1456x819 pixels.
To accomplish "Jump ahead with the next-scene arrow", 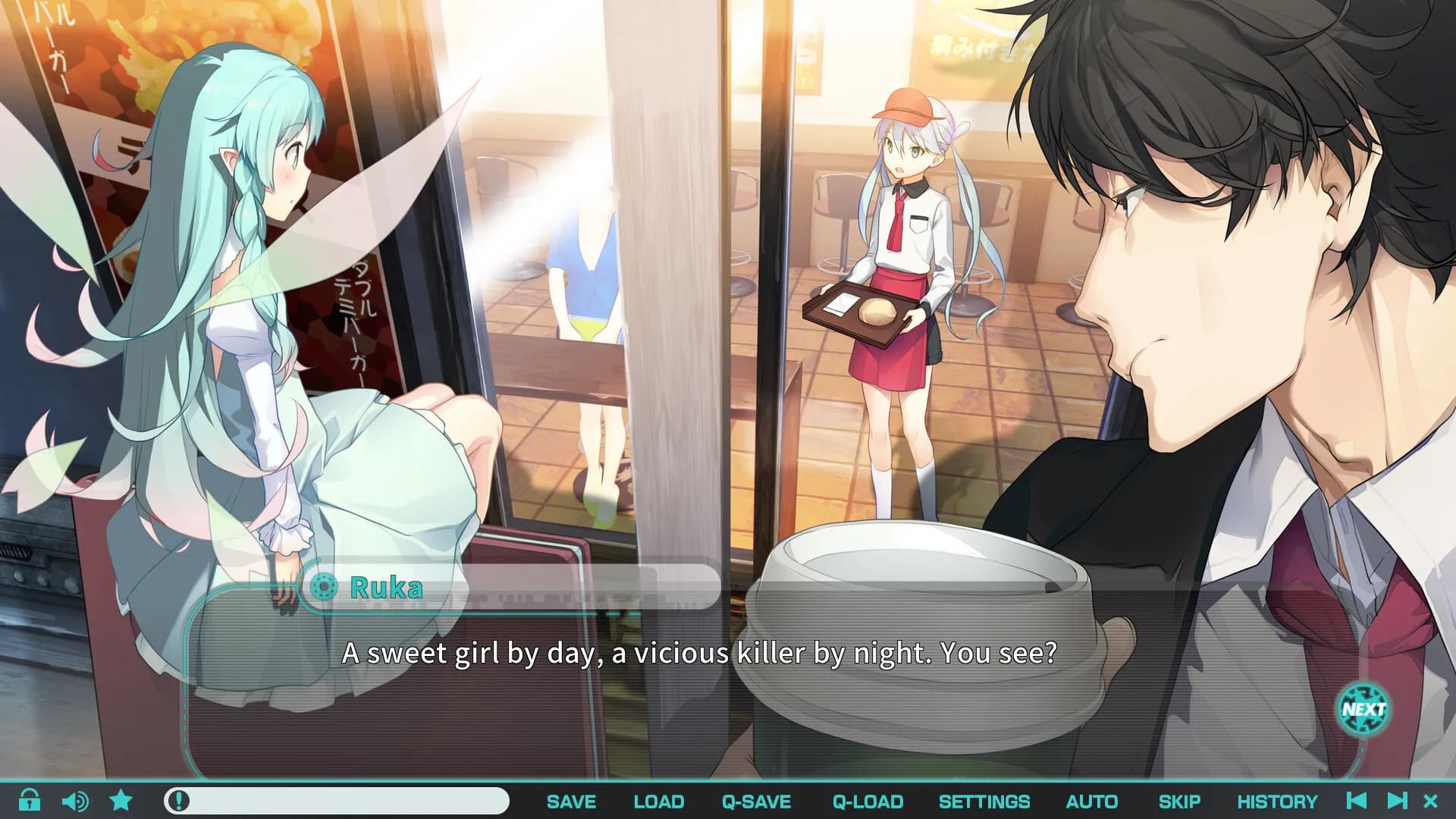I will pos(1396,801).
